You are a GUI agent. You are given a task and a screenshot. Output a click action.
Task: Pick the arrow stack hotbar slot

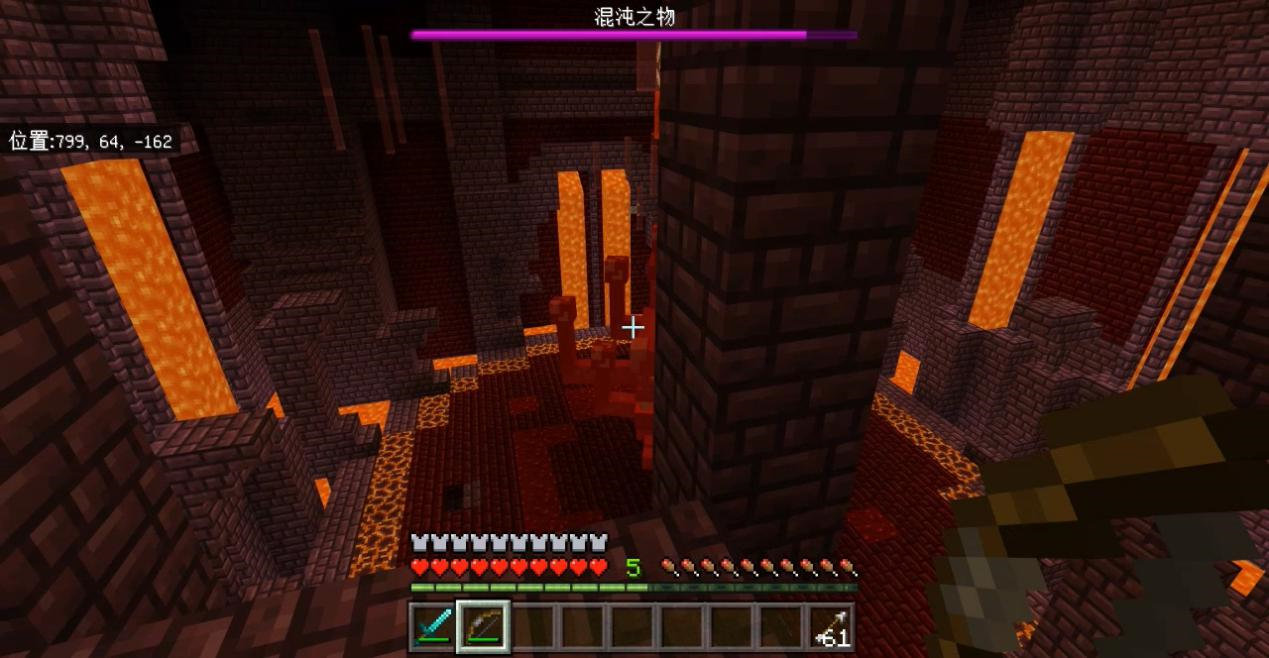831,628
